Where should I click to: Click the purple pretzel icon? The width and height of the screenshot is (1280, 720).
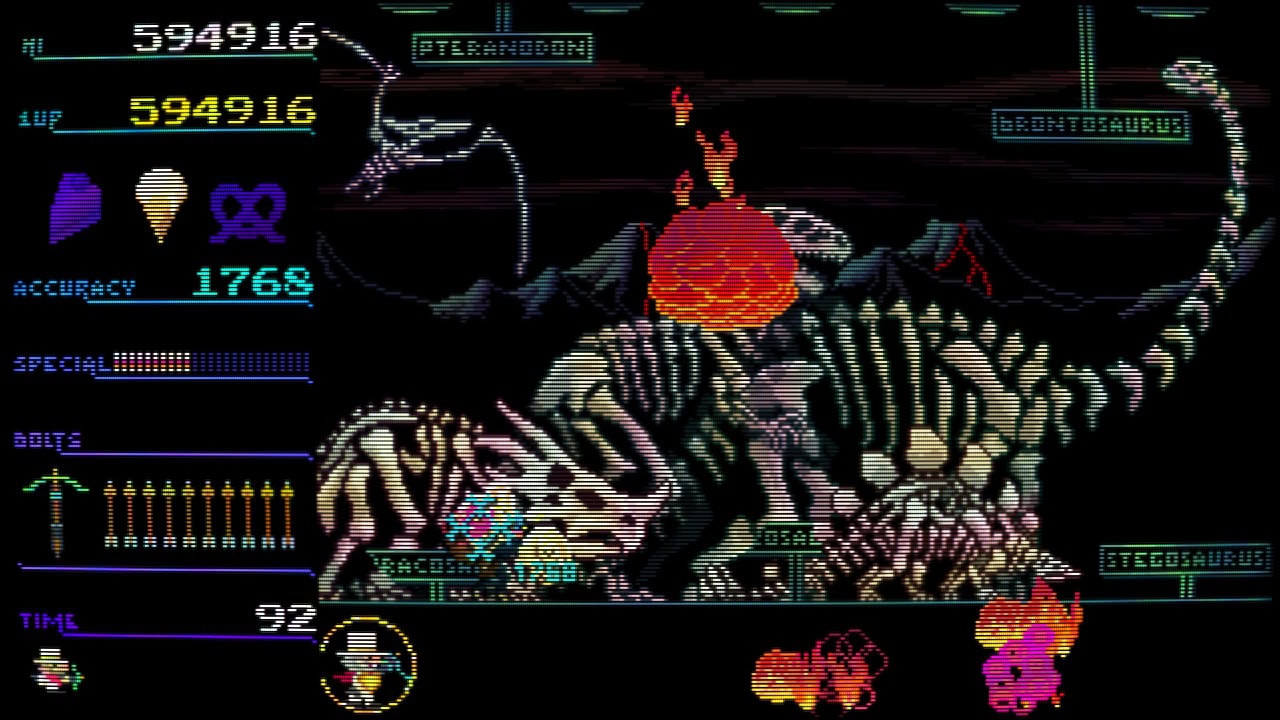click(x=248, y=211)
